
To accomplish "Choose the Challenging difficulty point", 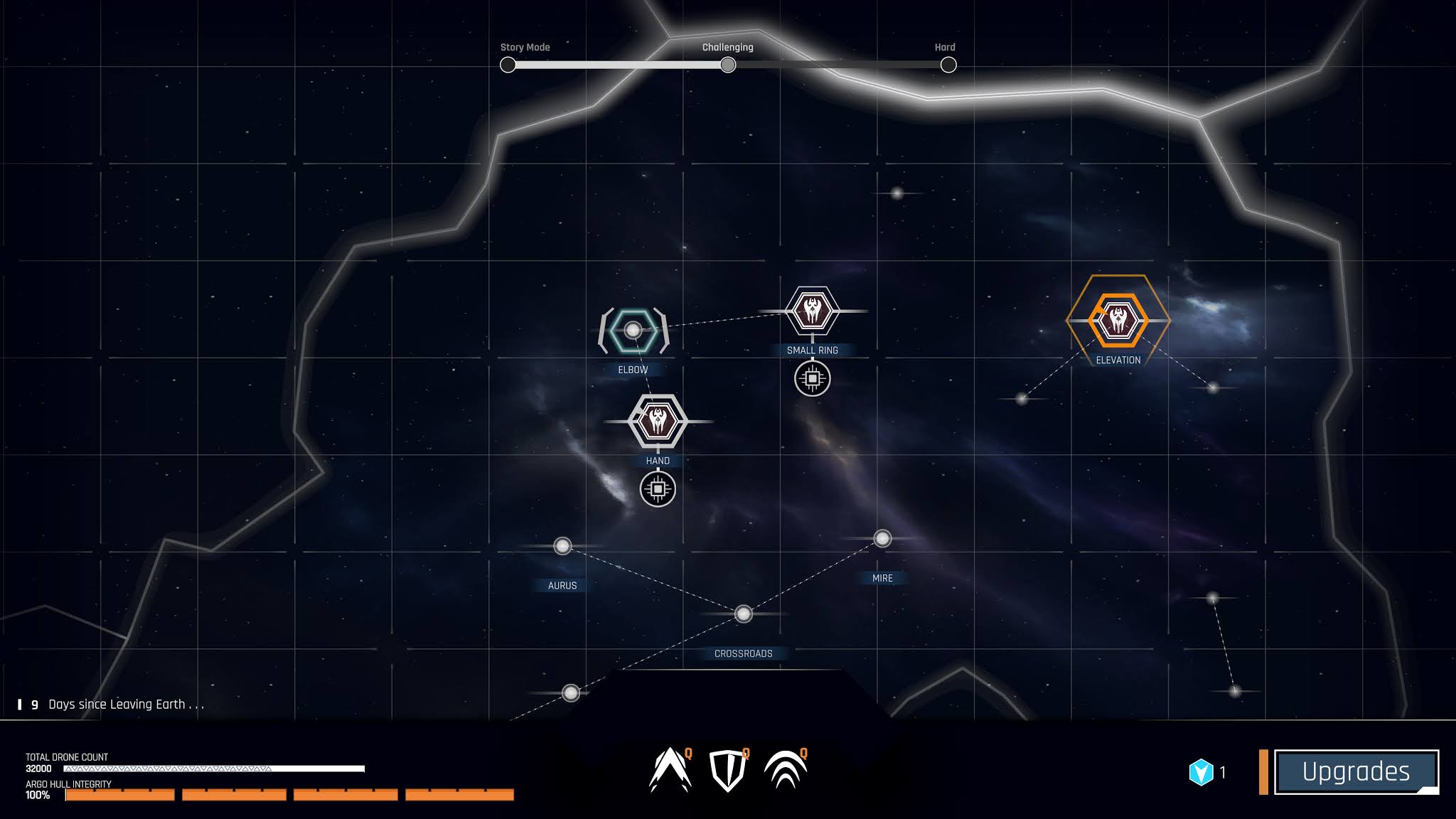I will pos(727,65).
